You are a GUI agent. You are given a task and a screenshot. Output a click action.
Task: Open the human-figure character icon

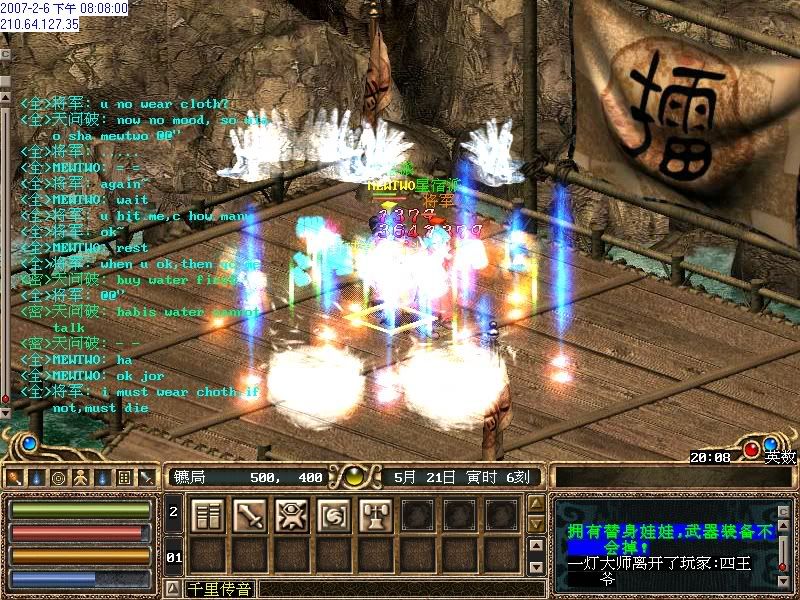[x=80, y=478]
